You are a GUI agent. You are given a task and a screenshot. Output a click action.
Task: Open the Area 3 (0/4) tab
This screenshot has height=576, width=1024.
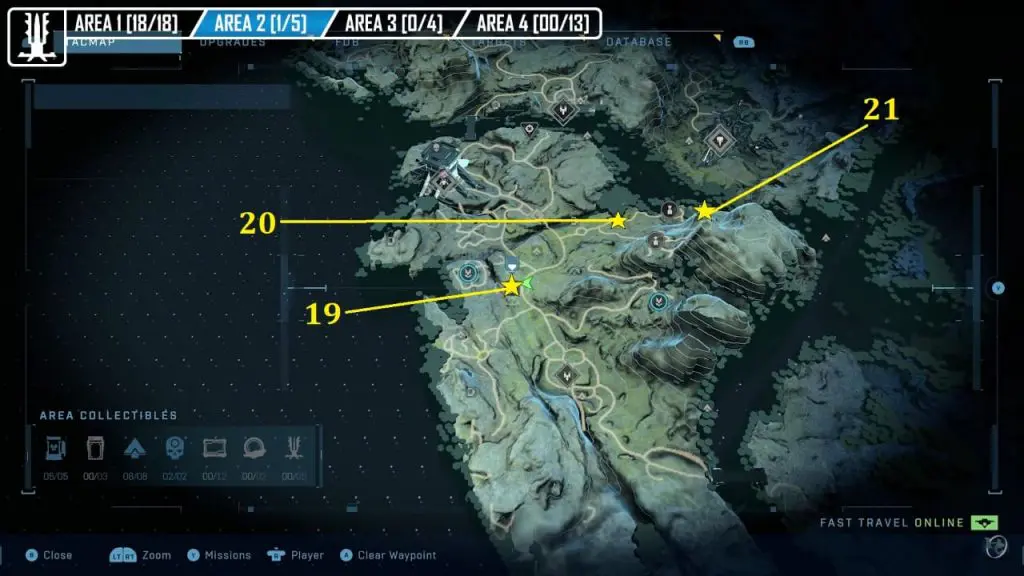391,22
